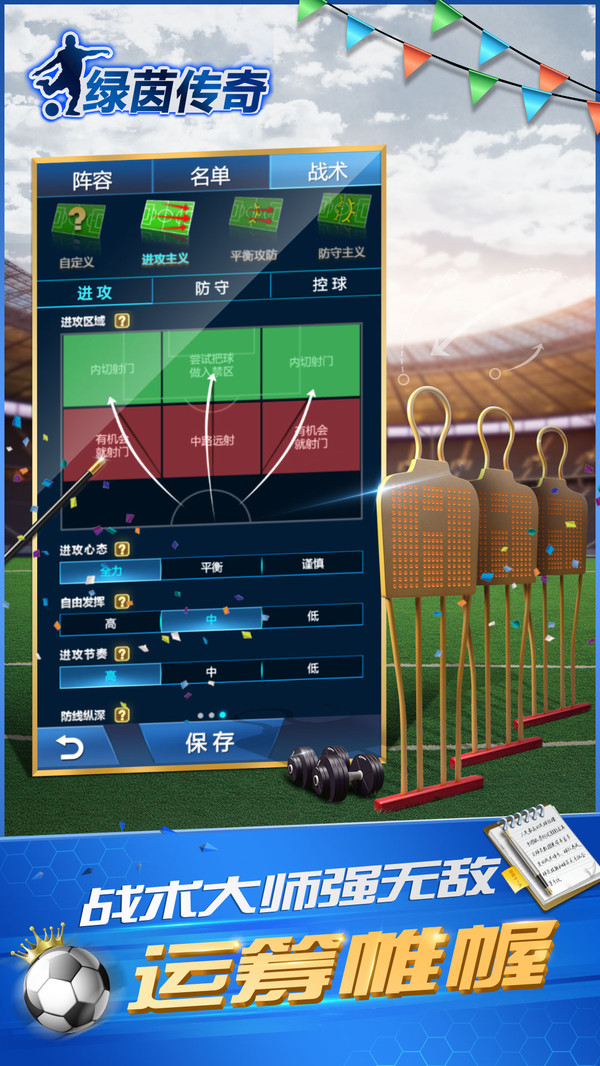Go back with the return arrow
Screen dimensions: 600x1066
pyautogui.click(x=71, y=748)
